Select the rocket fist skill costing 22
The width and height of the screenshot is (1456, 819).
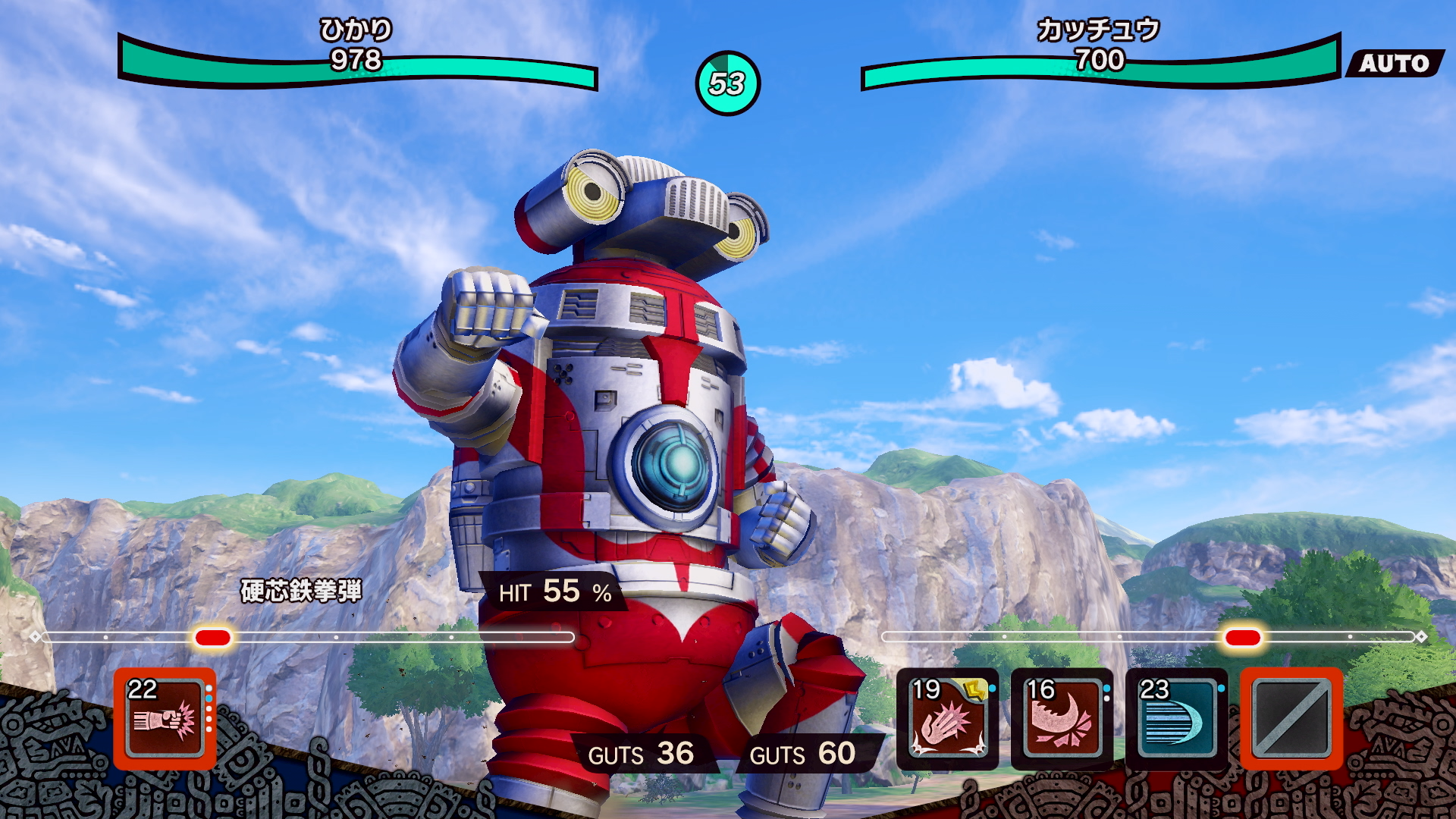click(x=165, y=718)
